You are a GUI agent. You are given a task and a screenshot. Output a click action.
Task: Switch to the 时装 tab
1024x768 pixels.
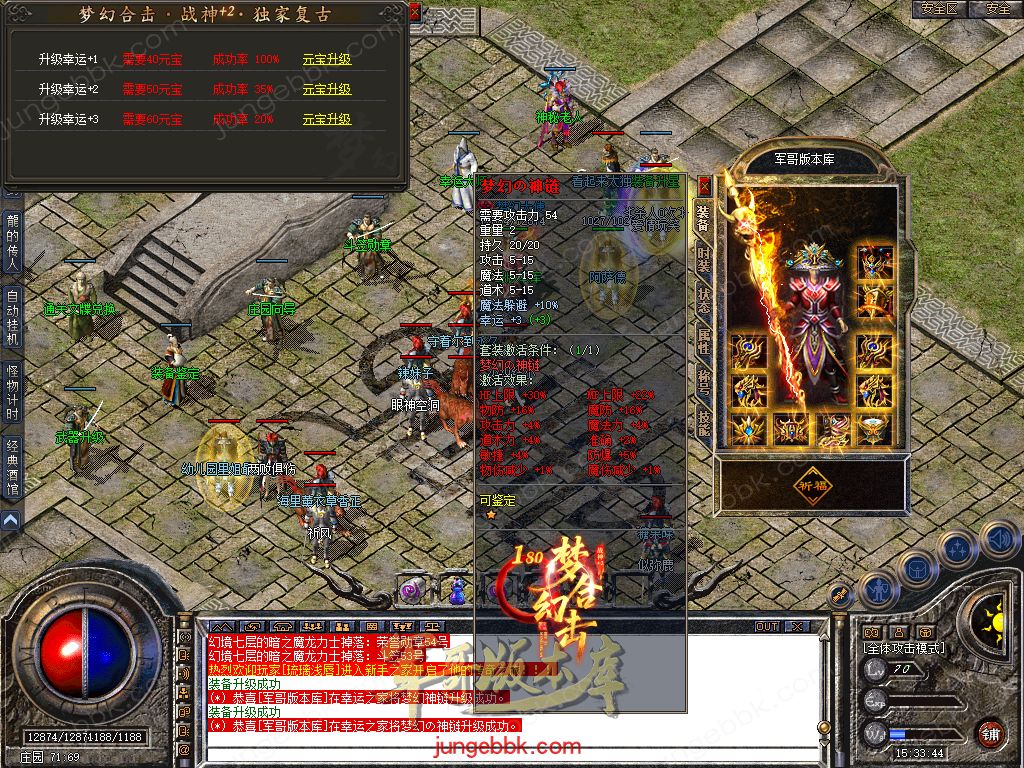(703, 258)
